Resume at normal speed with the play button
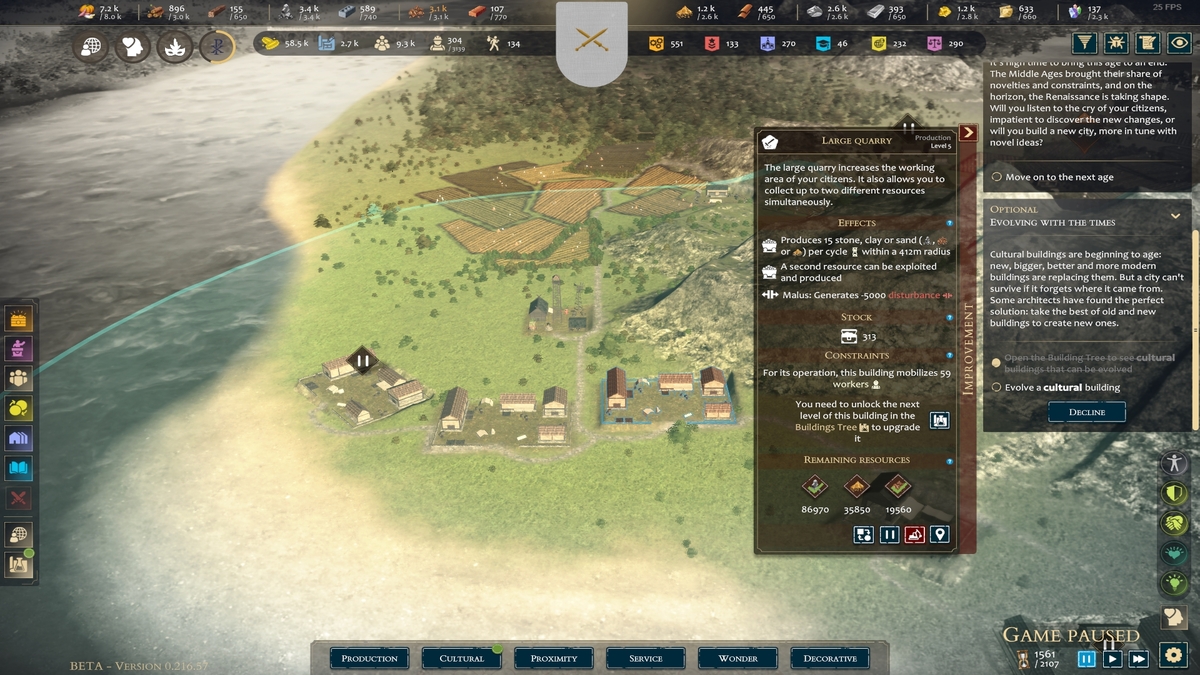The image size is (1200, 675). click(x=1112, y=658)
